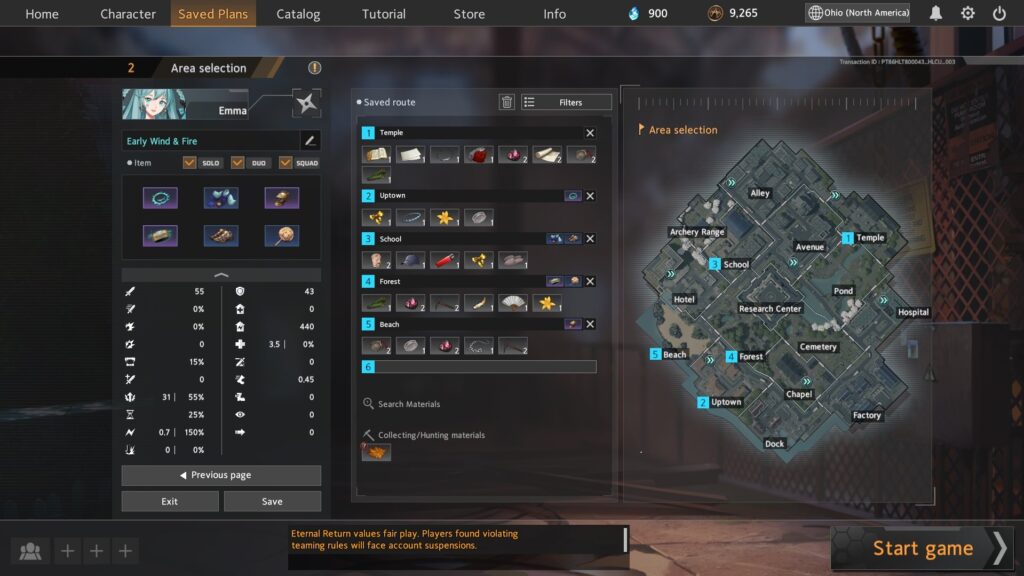Toggle the SOLO mode checkbox
1024x576 pixels.
(190, 163)
